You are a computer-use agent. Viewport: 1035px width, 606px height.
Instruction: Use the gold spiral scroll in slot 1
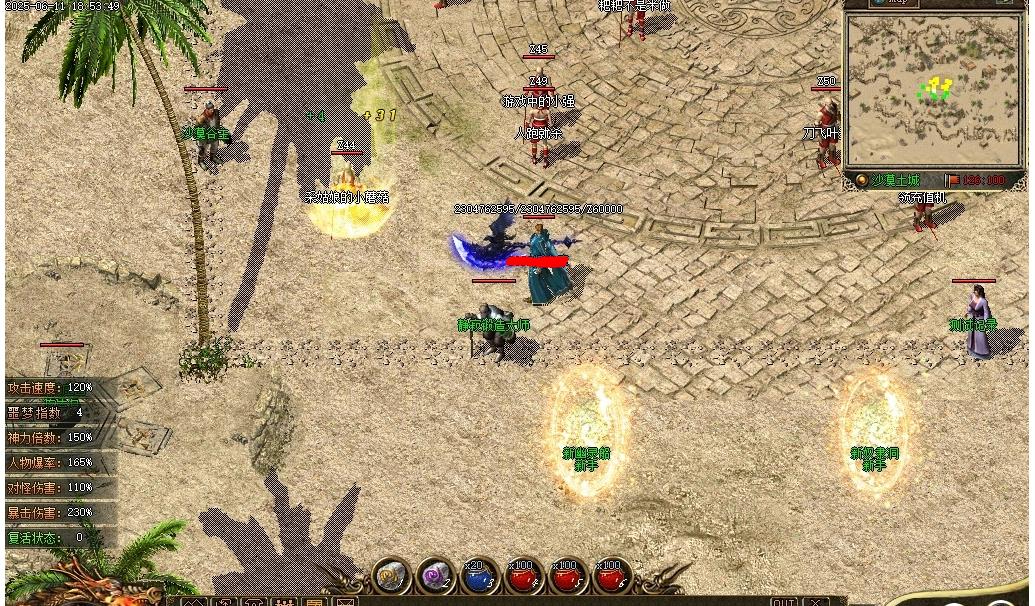(393, 576)
